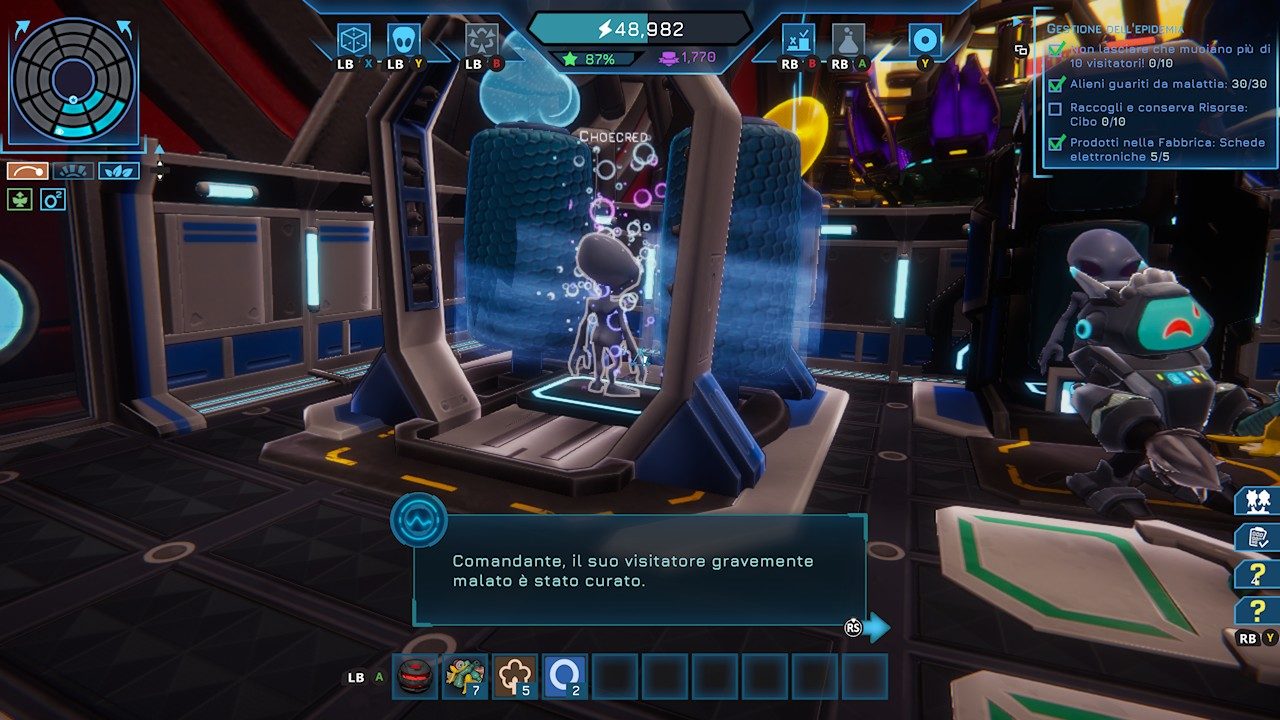The width and height of the screenshot is (1280, 720).
Task: Advance the dialogue with the blue arrow
Action: tap(877, 627)
